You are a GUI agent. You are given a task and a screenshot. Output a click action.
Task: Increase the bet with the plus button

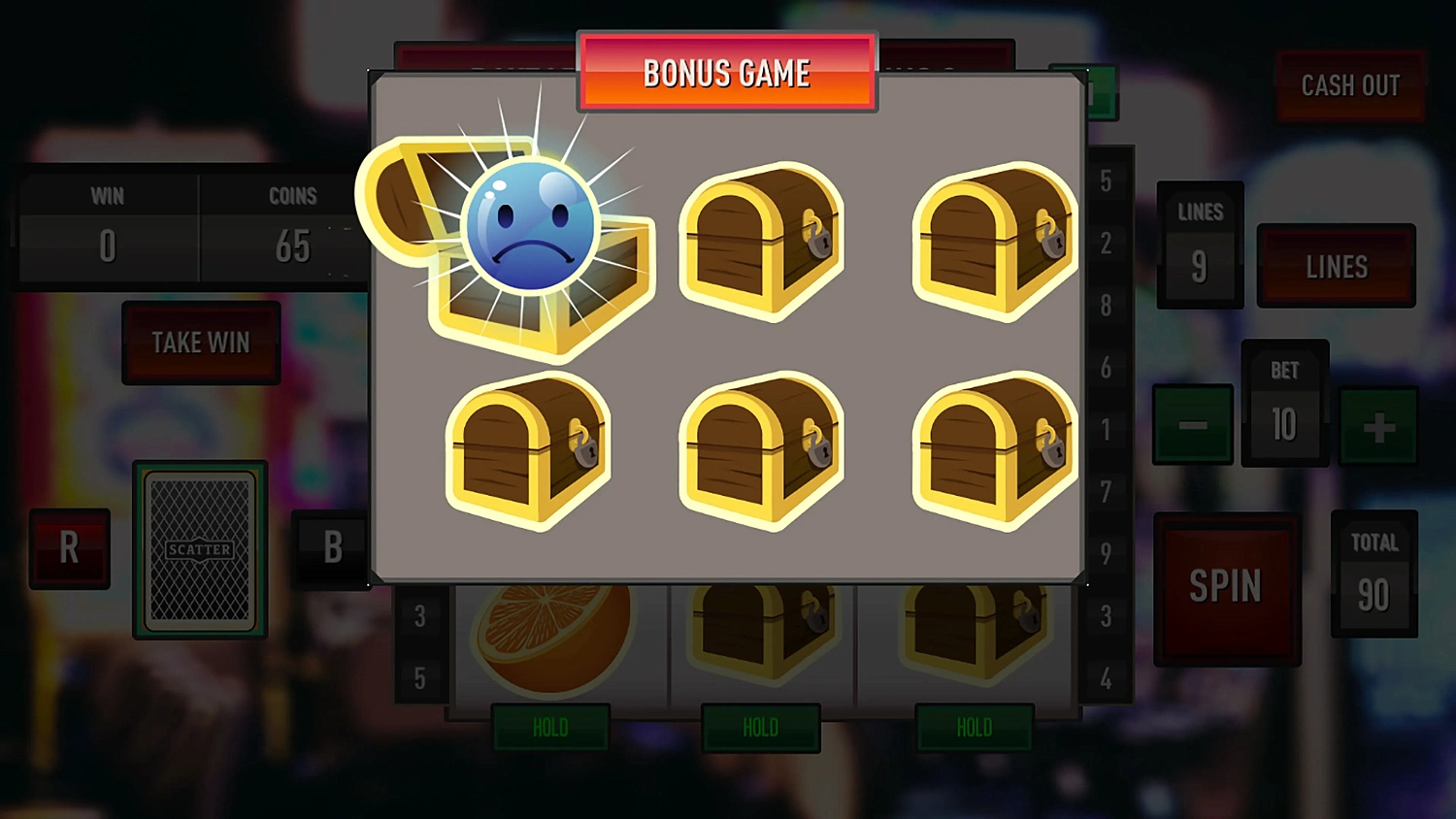click(1379, 425)
